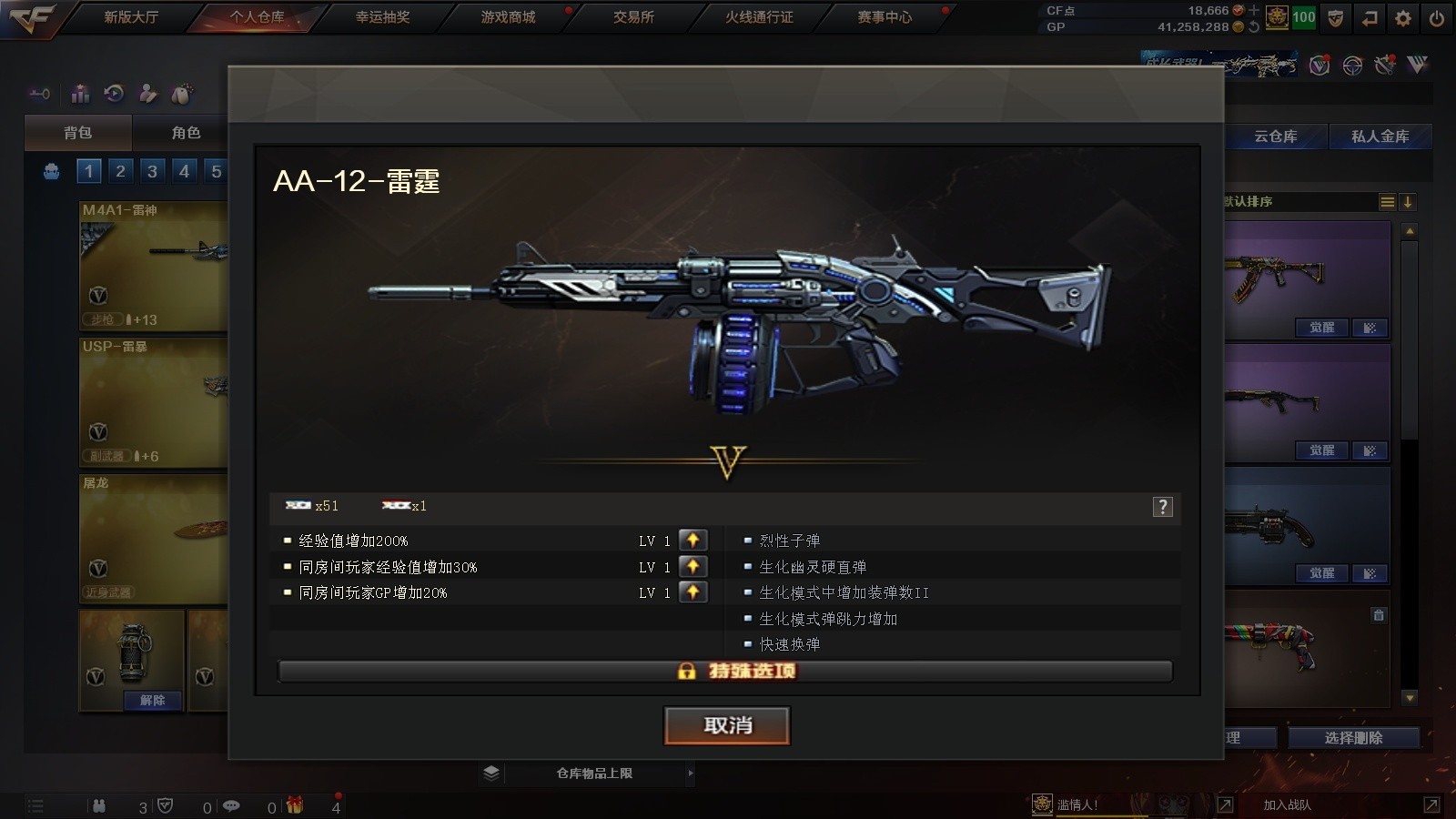Open the 火线通行证 pass

[759, 17]
